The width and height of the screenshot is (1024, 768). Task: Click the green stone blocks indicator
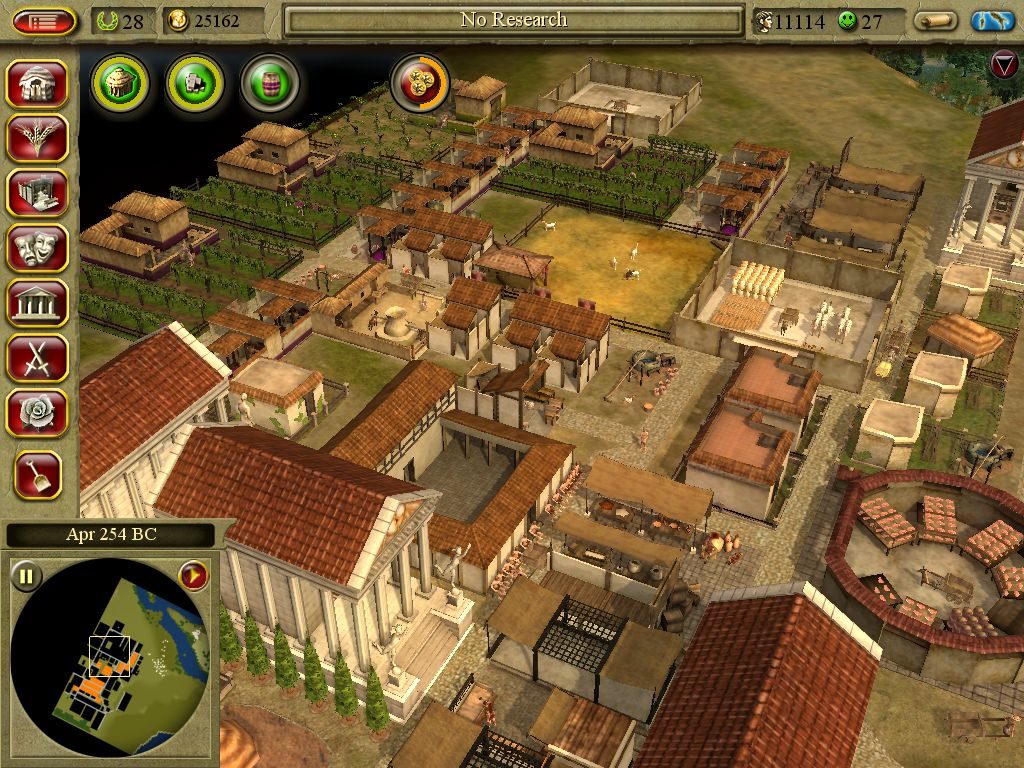[x=195, y=83]
